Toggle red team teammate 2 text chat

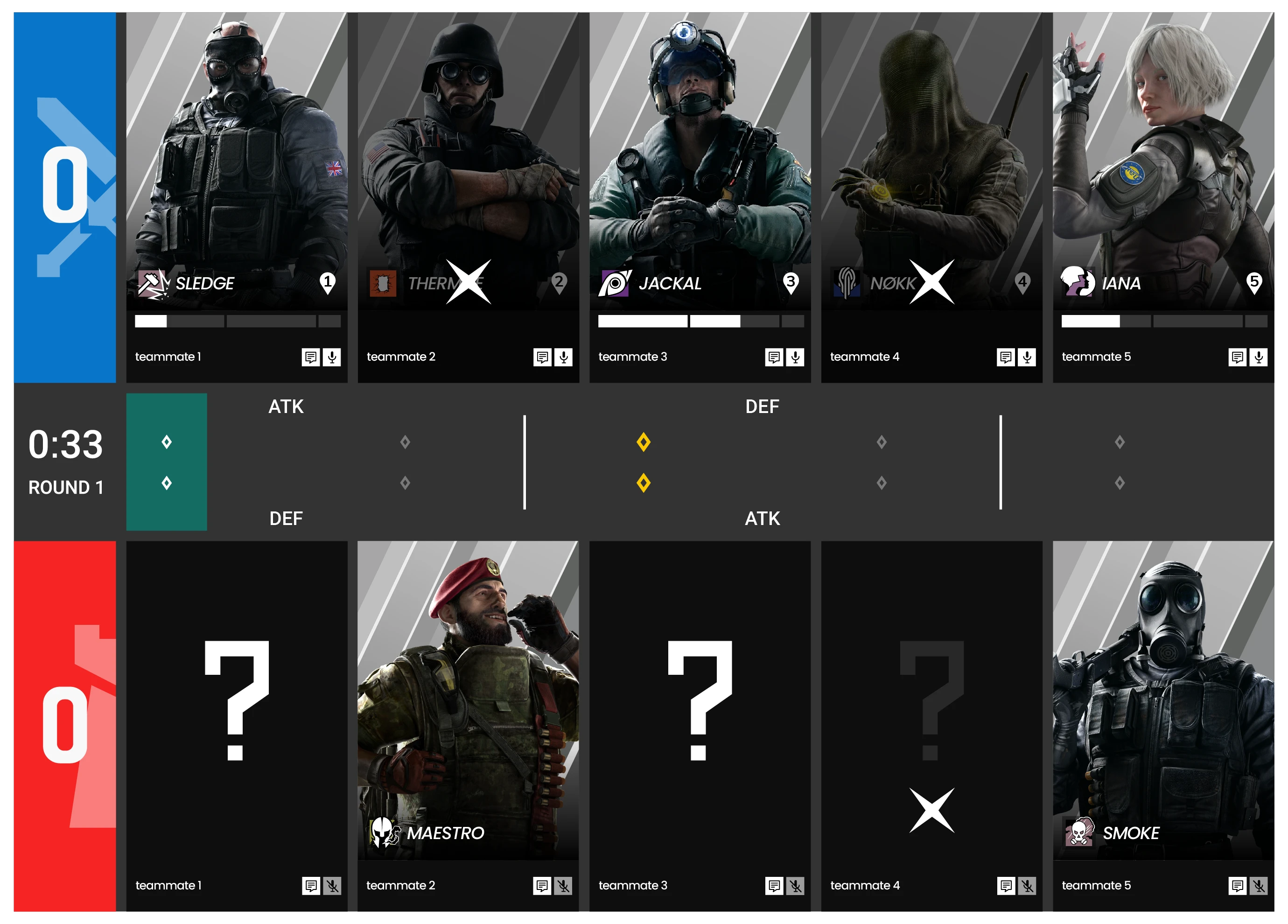tap(542, 885)
